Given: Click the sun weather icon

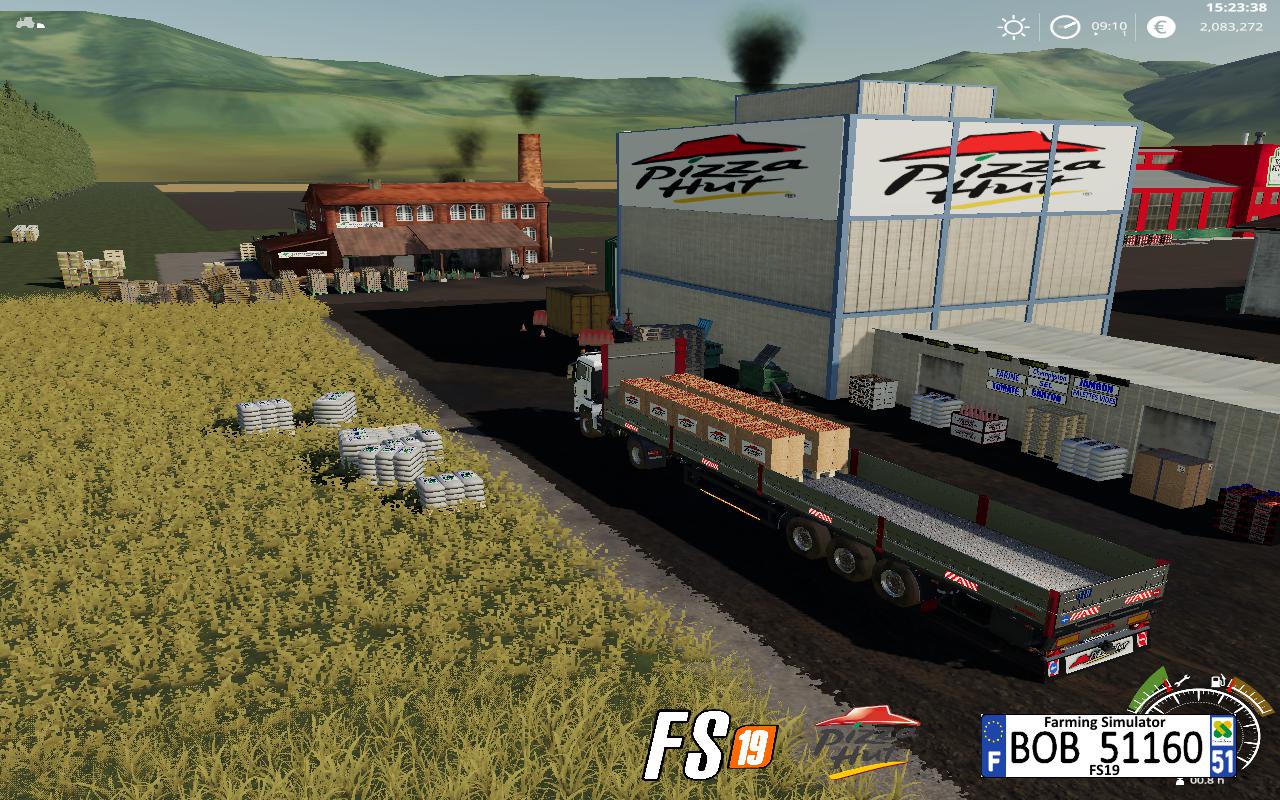Looking at the screenshot, I should [1014, 27].
